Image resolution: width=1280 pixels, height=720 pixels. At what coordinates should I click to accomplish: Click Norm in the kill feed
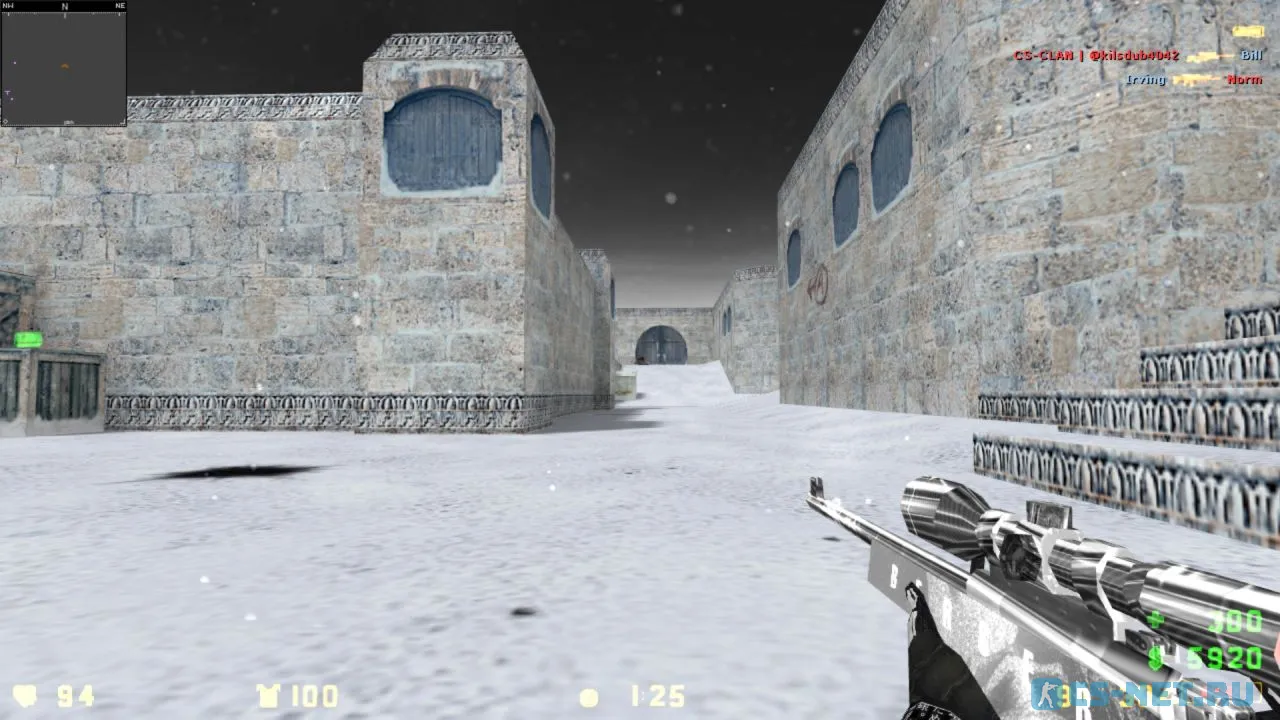(x=1247, y=80)
